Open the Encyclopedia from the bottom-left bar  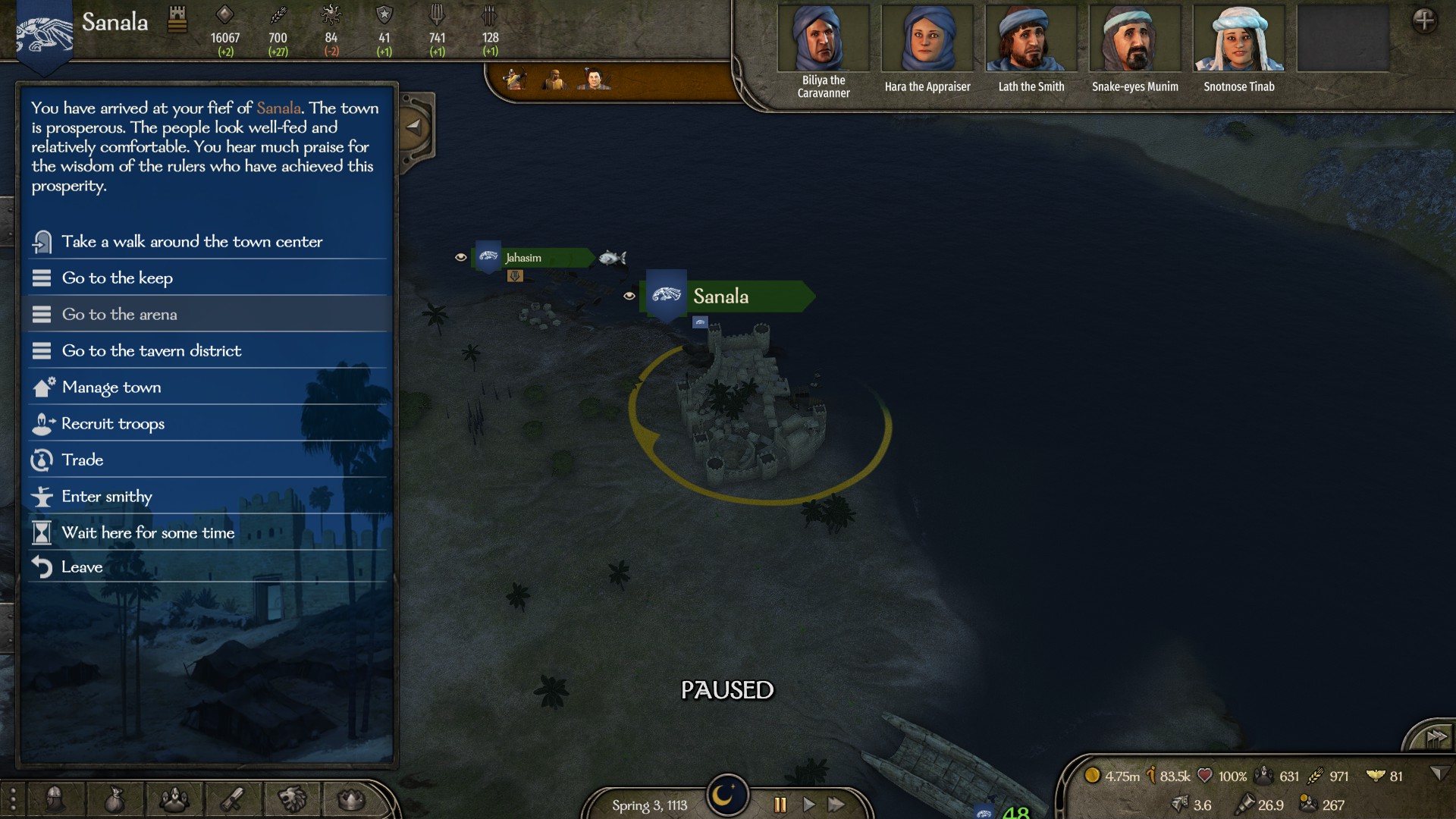[14, 799]
